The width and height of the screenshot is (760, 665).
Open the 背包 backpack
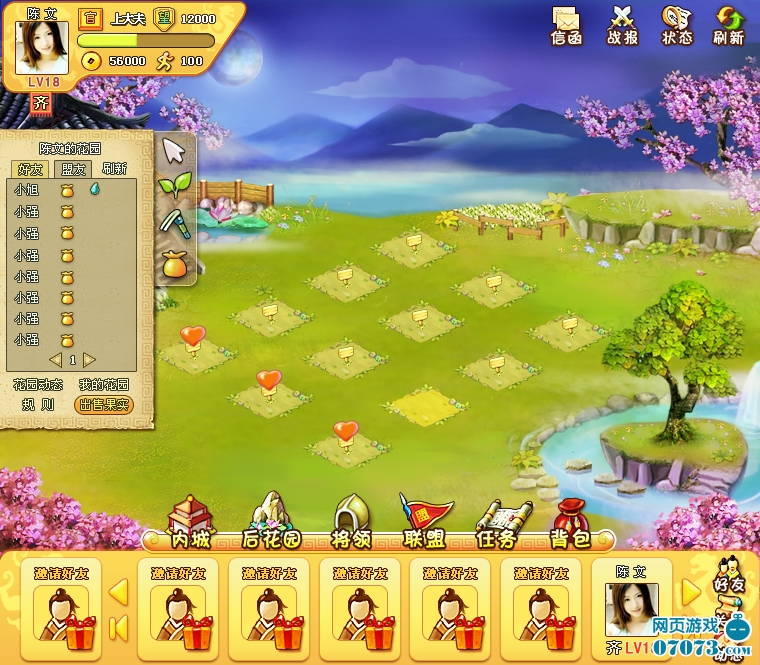(x=570, y=524)
